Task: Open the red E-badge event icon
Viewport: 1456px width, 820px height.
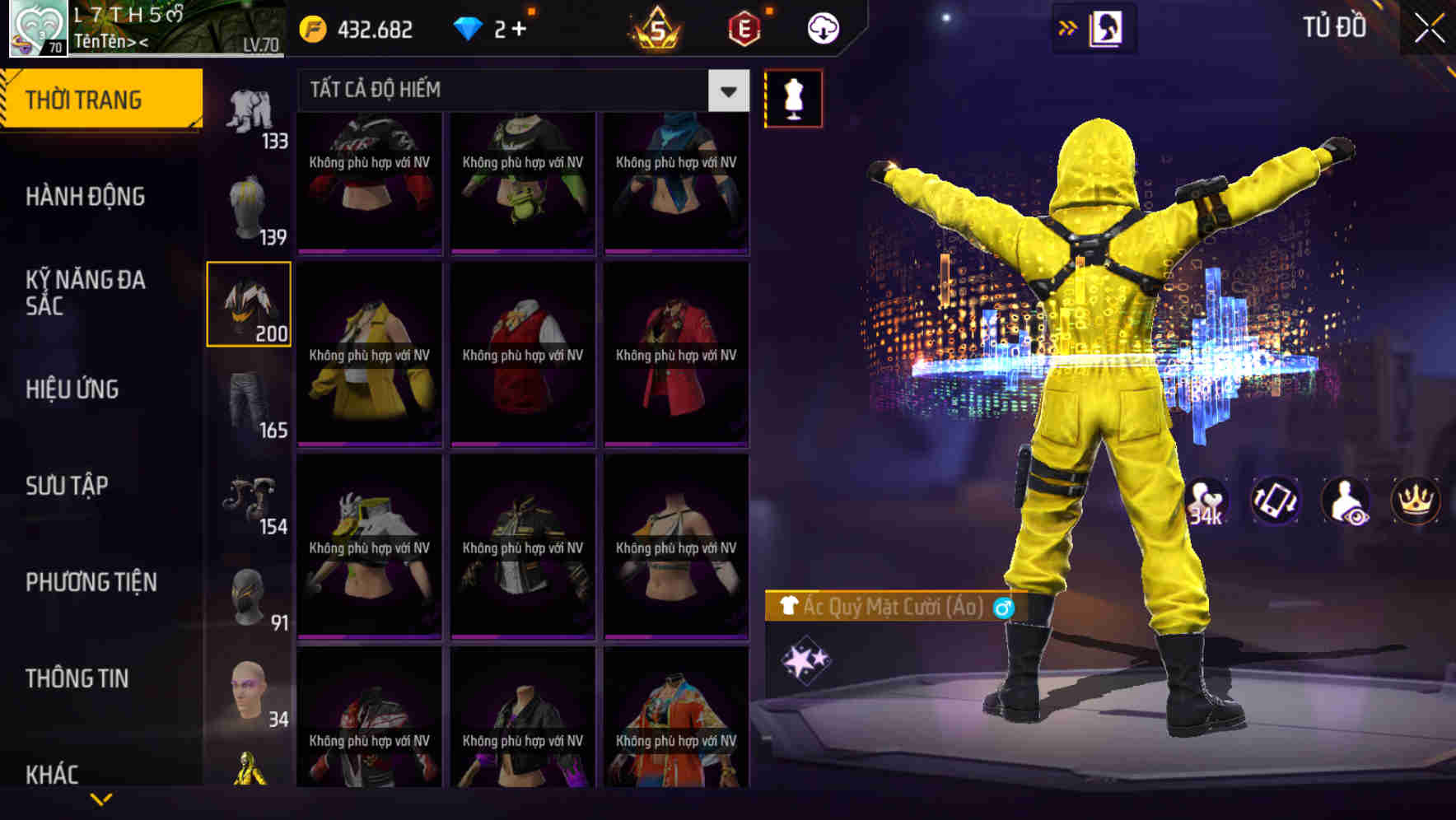Action: point(745,26)
